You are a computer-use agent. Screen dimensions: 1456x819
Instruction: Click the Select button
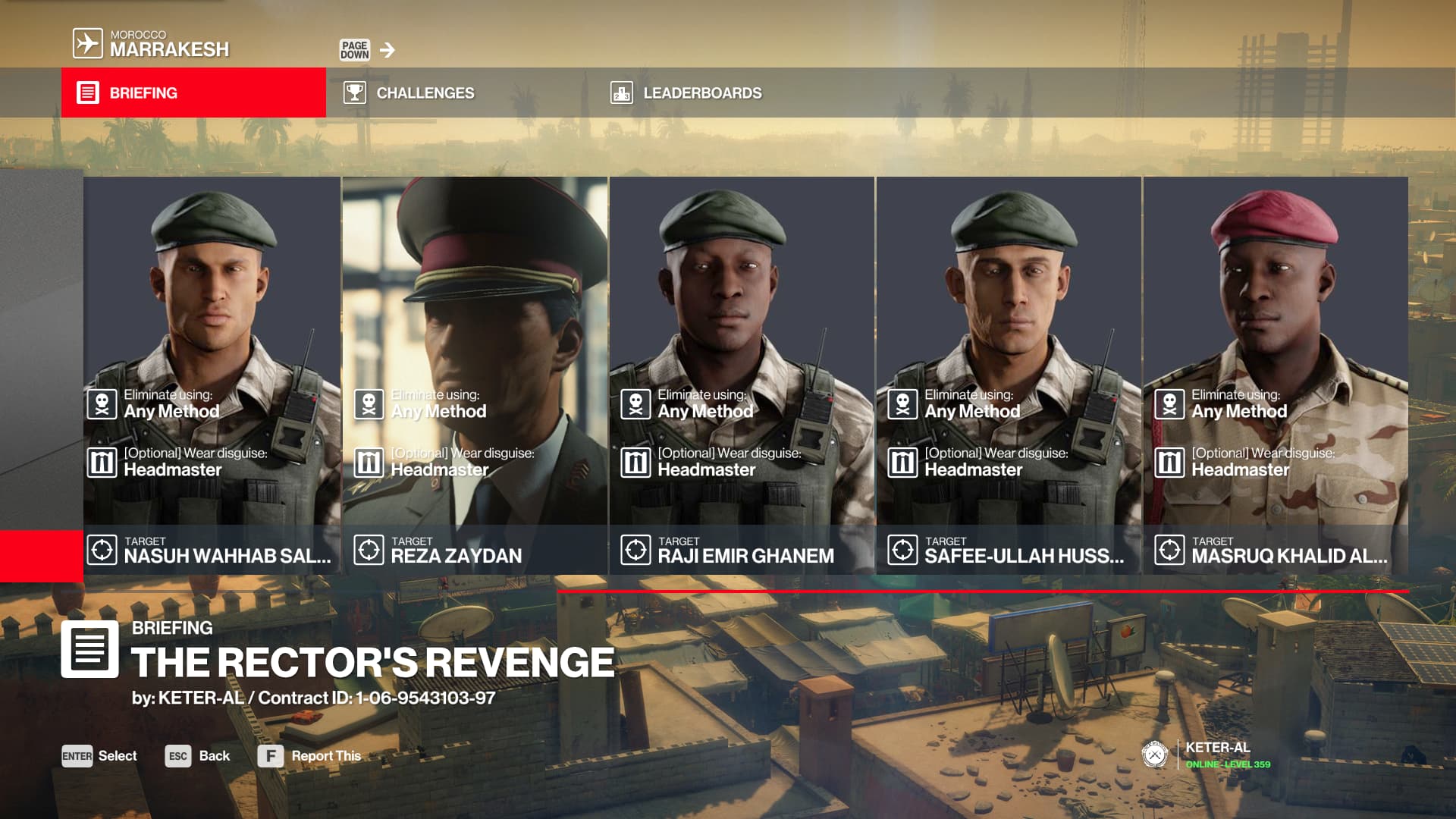(x=99, y=756)
